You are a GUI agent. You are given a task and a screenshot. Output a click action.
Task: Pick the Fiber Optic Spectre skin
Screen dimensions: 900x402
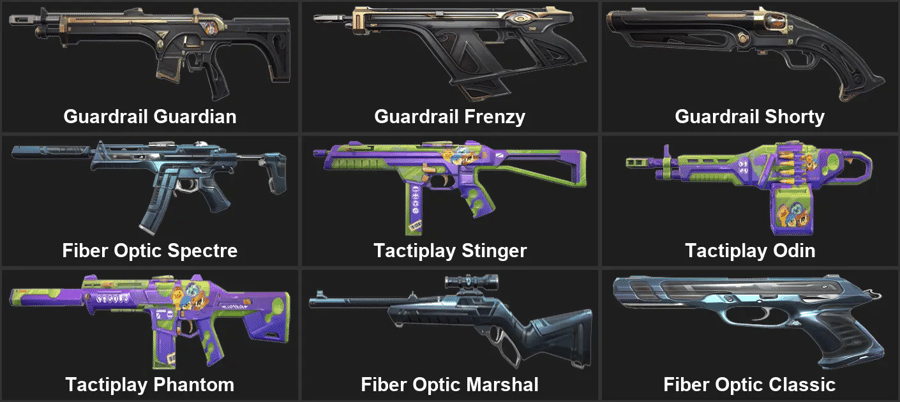click(x=150, y=198)
